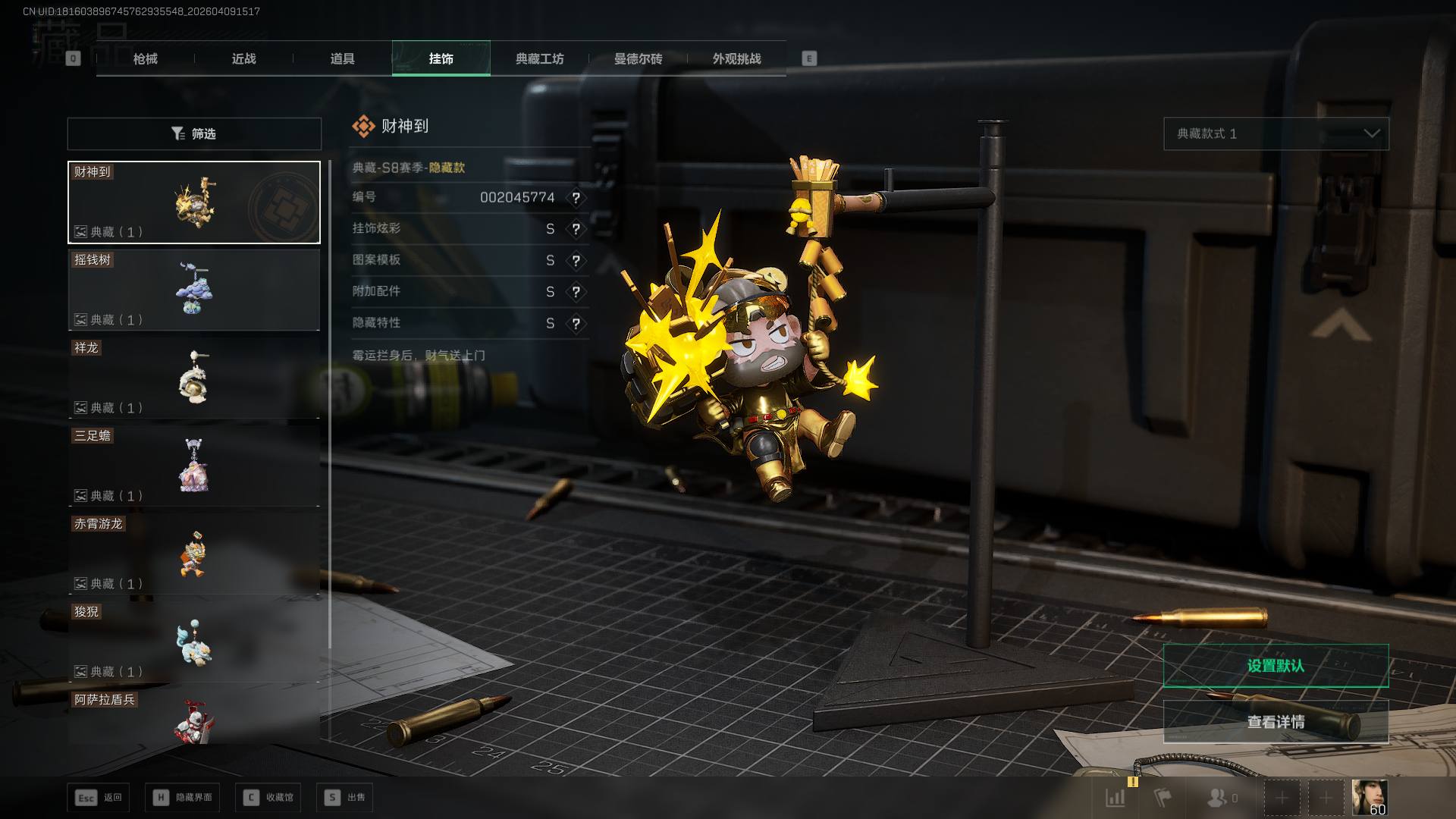Open the 近战 tab
Screen dimensions: 1456x819
pyautogui.click(x=243, y=58)
